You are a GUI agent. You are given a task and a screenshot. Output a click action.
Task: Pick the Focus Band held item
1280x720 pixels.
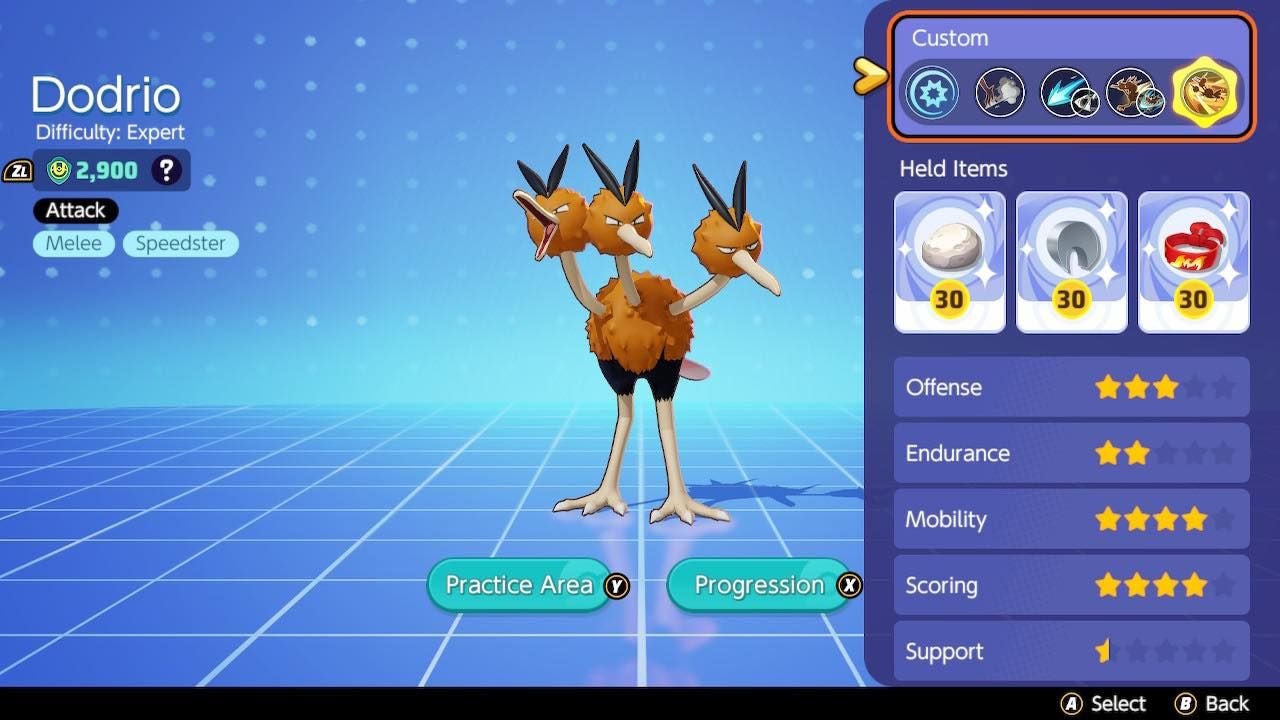point(1193,255)
